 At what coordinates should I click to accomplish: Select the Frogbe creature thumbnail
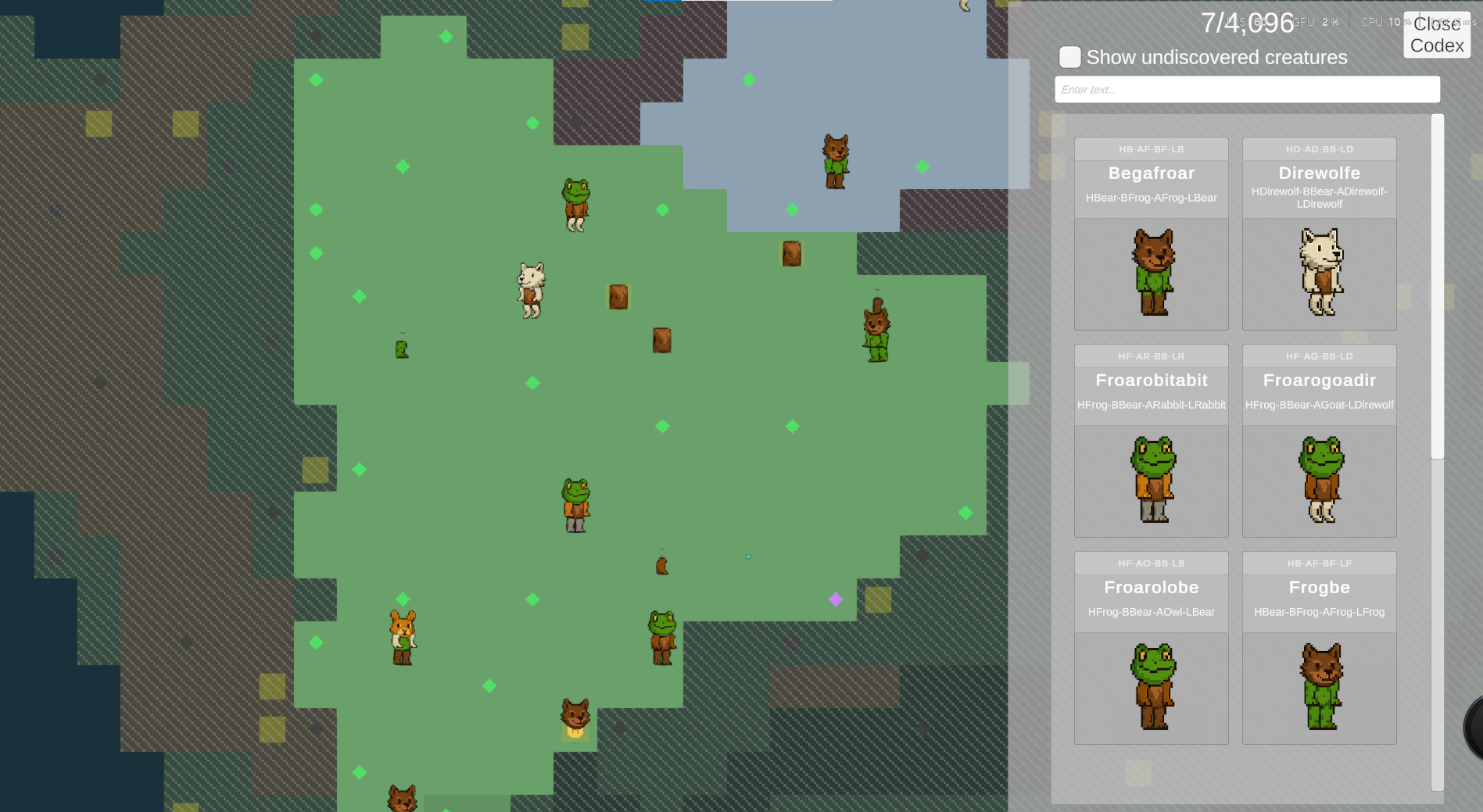(x=1319, y=686)
